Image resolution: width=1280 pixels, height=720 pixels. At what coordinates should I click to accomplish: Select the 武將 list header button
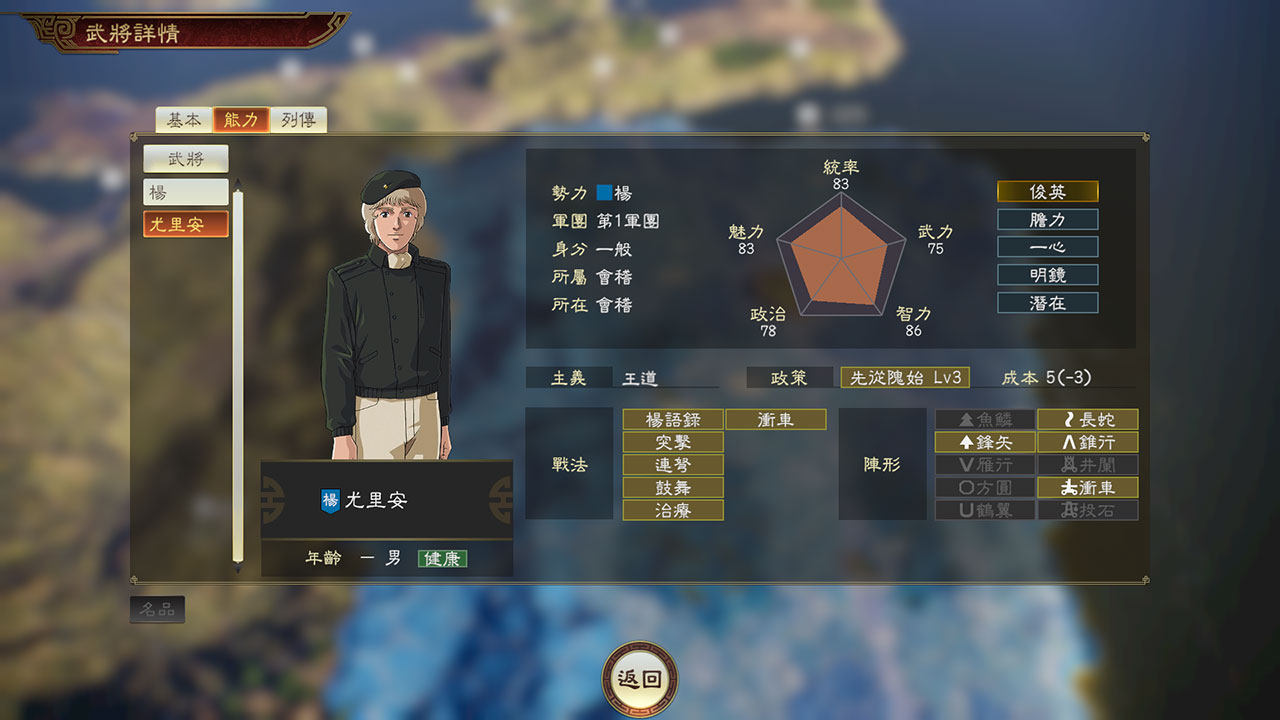click(x=185, y=158)
